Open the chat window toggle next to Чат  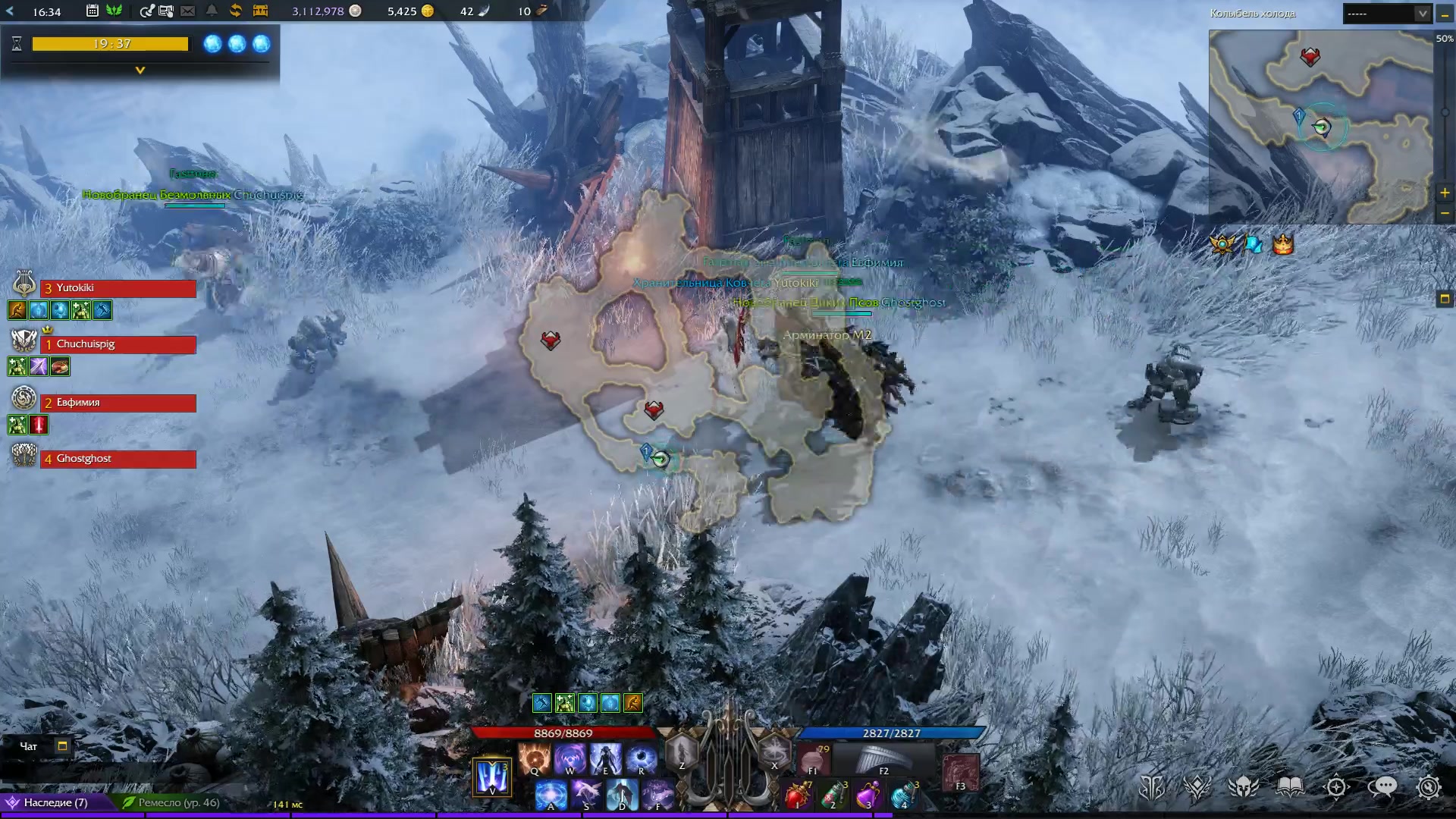point(62,746)
